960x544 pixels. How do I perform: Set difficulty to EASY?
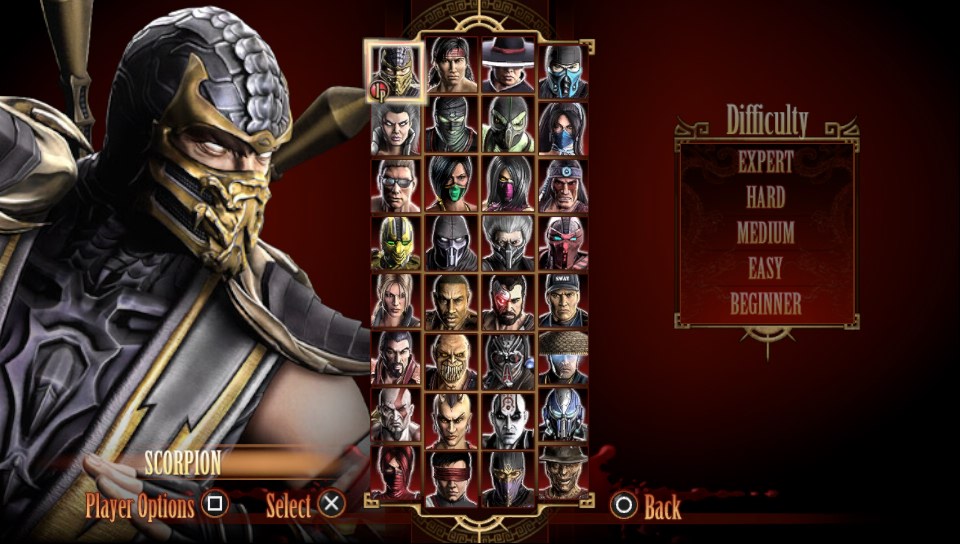click(765, 268)
